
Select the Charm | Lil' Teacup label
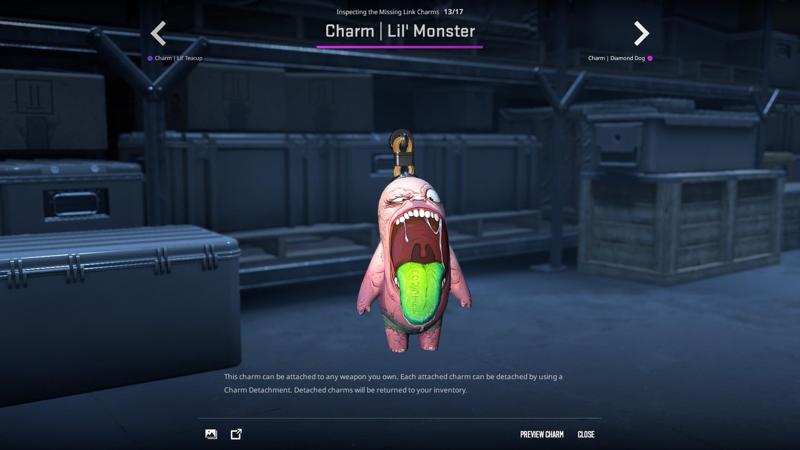tap(178, 58)
